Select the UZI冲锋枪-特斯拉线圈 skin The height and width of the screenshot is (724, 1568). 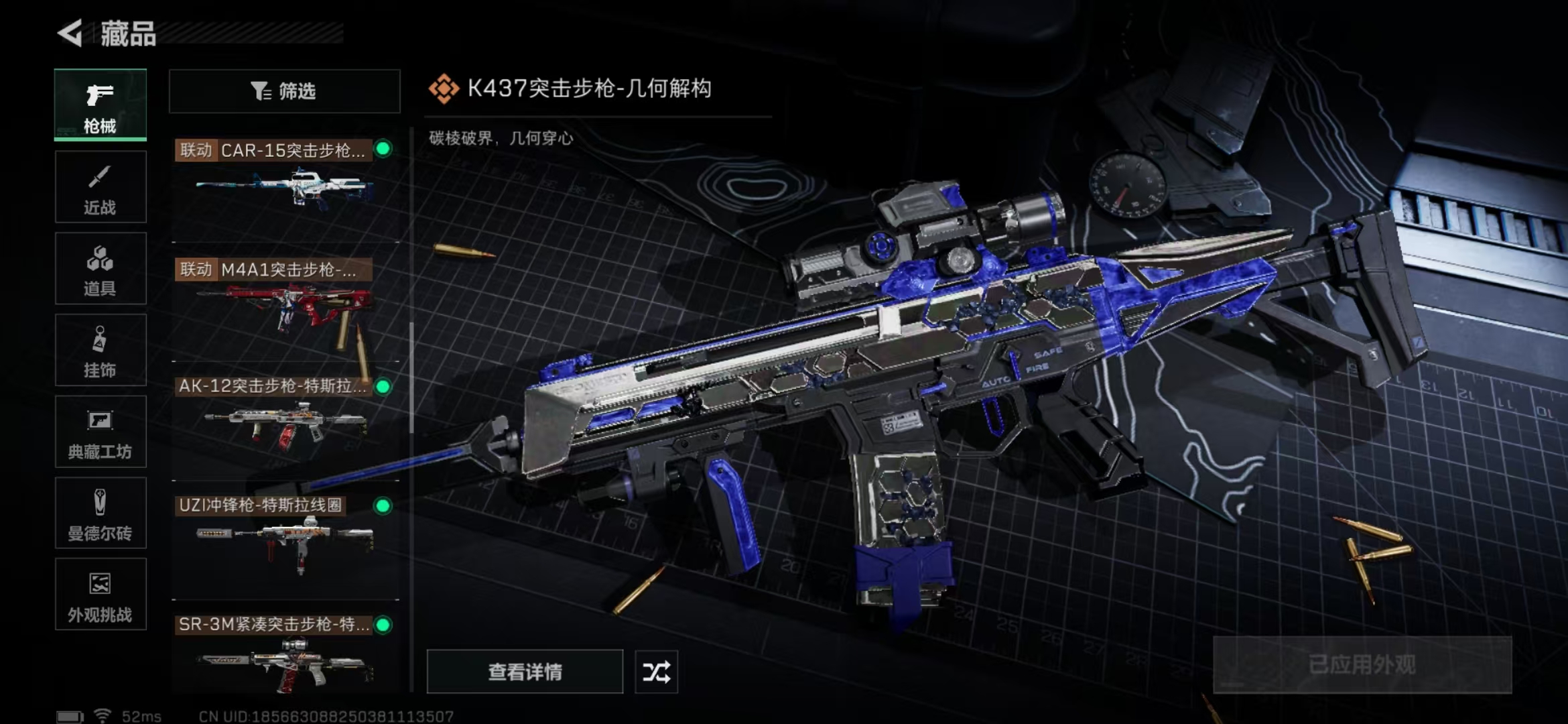click(284, 543)
